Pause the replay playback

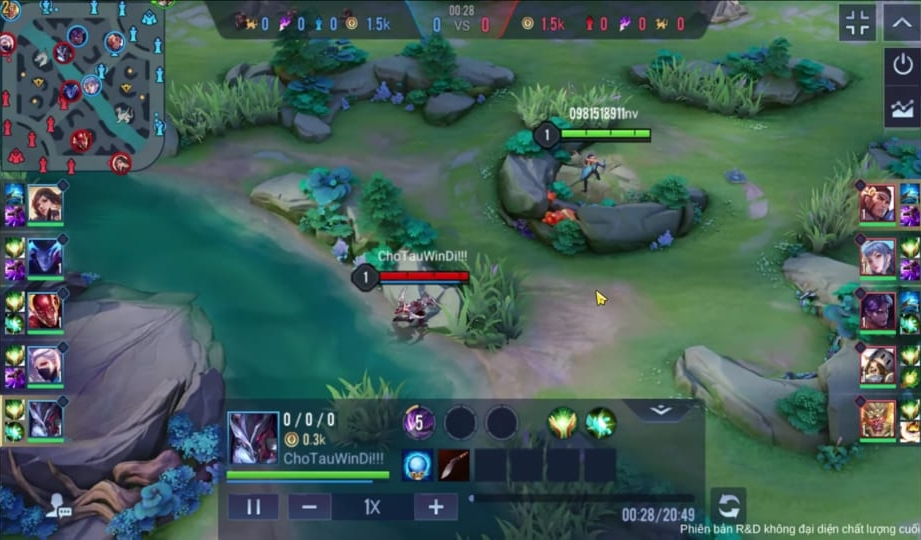pos(253,507)
